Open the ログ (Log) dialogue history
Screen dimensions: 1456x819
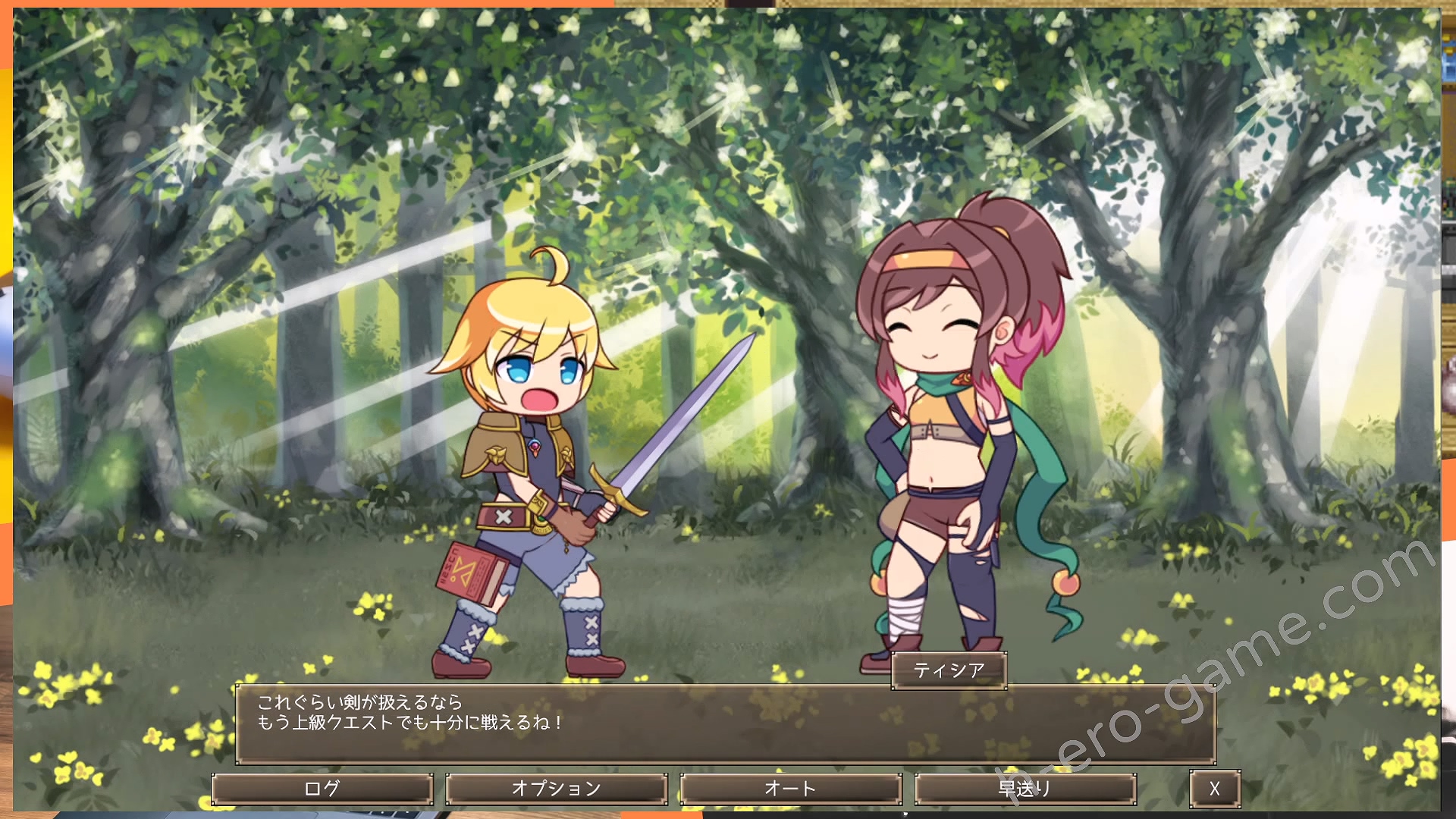pyautogui.click(x=322, y=789)
